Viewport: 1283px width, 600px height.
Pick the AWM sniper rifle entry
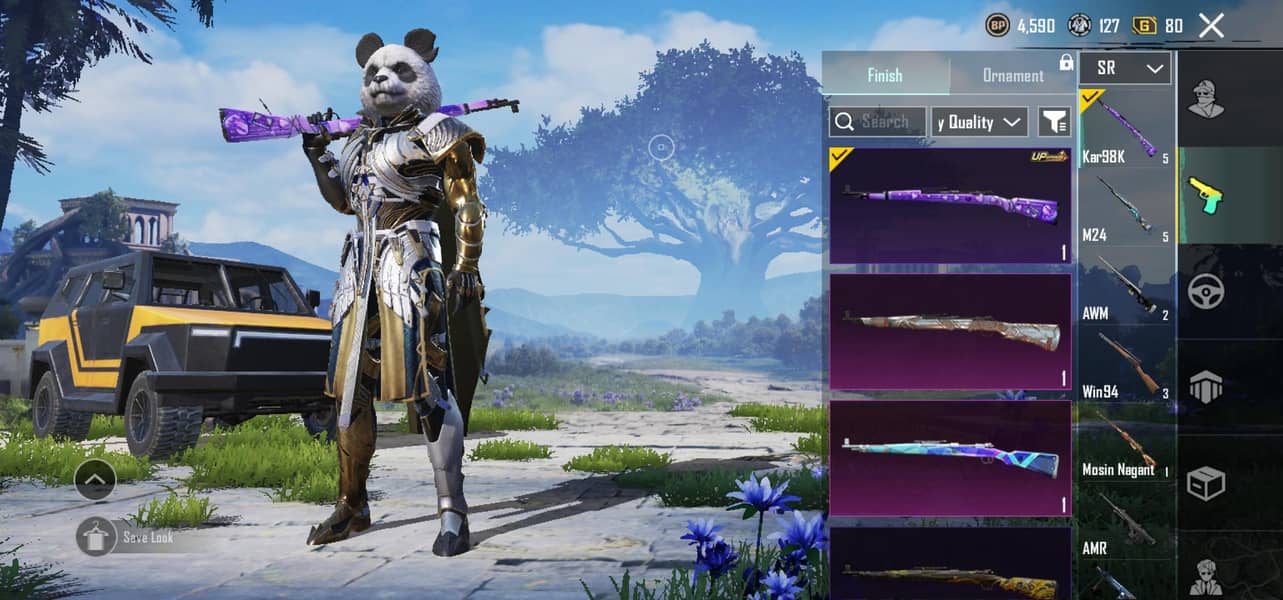coord(1126,286)
